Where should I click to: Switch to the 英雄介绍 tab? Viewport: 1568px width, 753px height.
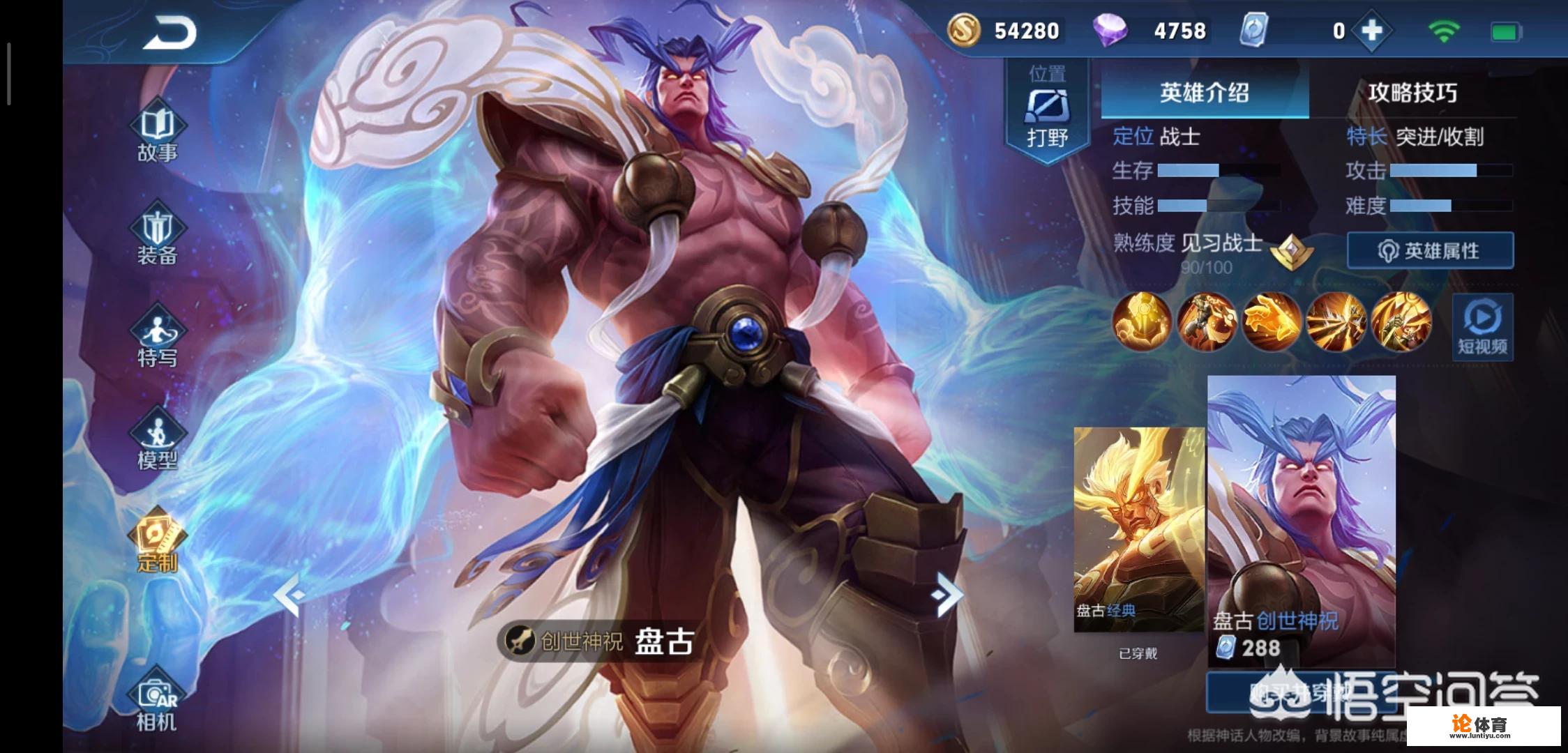coord(1205,93)
